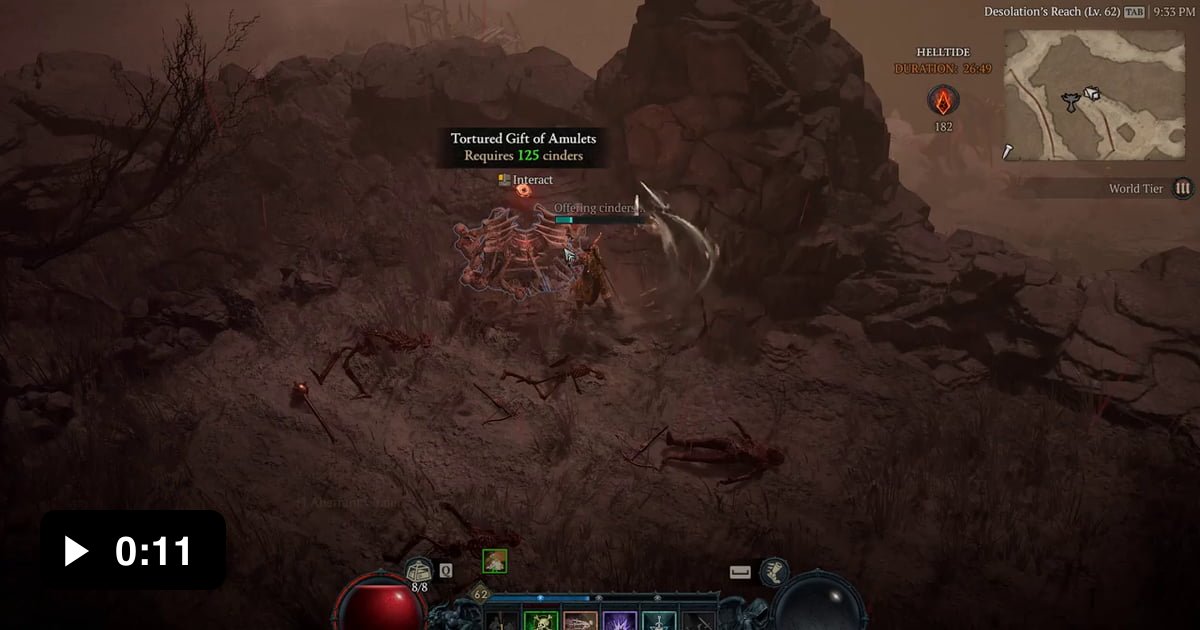Click the green-bordered buff icon above the hotbar

coord(494,561)
